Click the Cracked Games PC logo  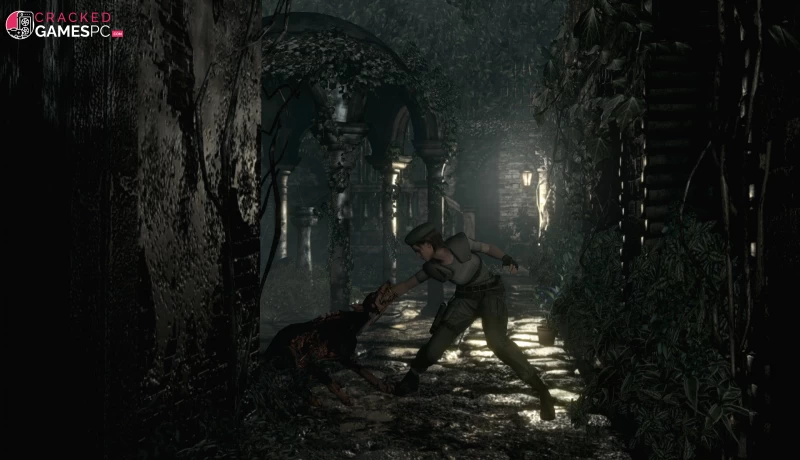pyautogui.click(x=63, y=25)
